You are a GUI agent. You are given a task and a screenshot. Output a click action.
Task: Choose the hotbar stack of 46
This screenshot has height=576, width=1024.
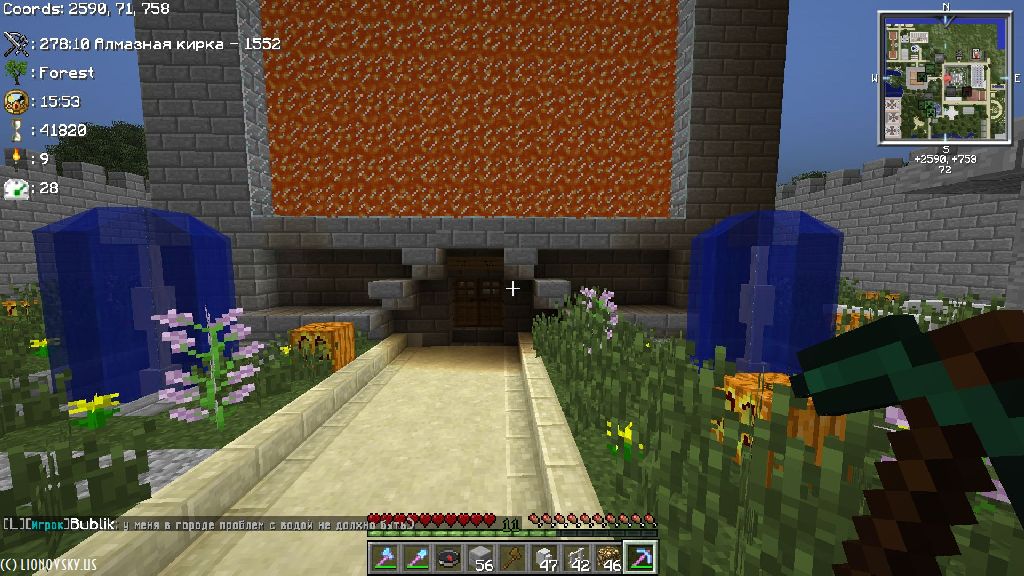(609, 557)
